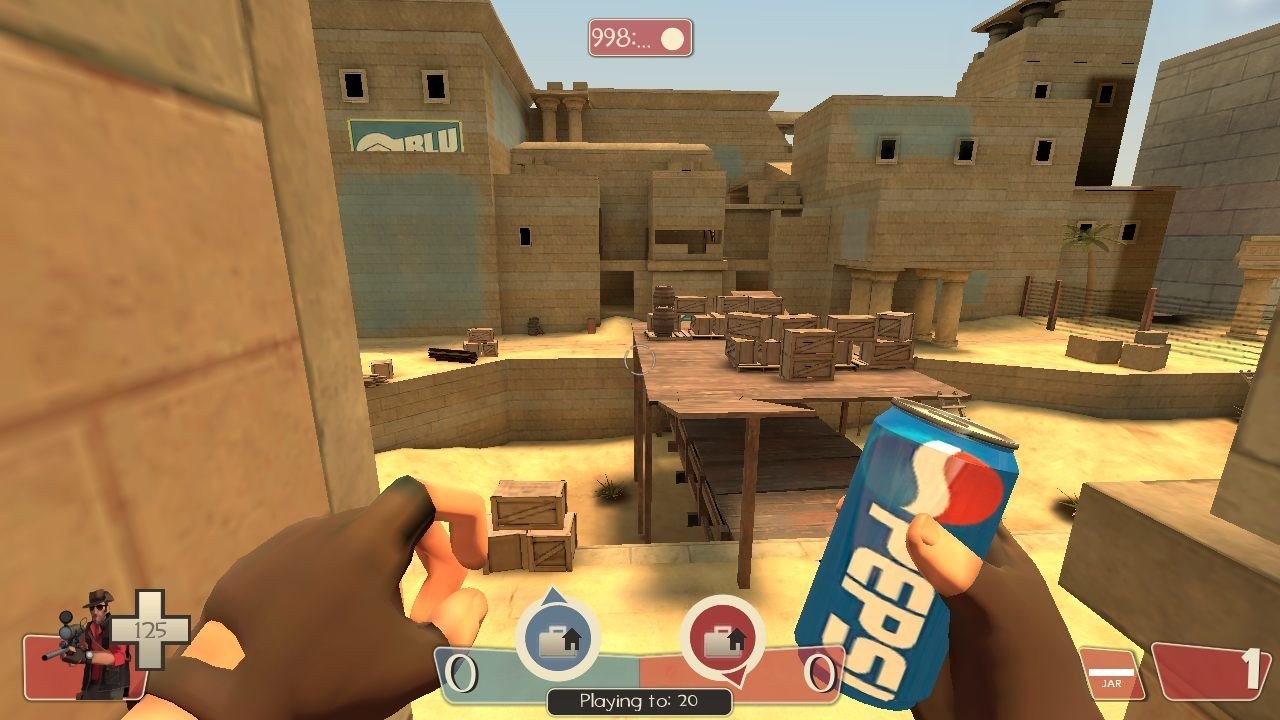This screenshot has height=720, width=1280.
Task: Click the red team intelligence briefcase icon
Action: (x=722, y=640)
